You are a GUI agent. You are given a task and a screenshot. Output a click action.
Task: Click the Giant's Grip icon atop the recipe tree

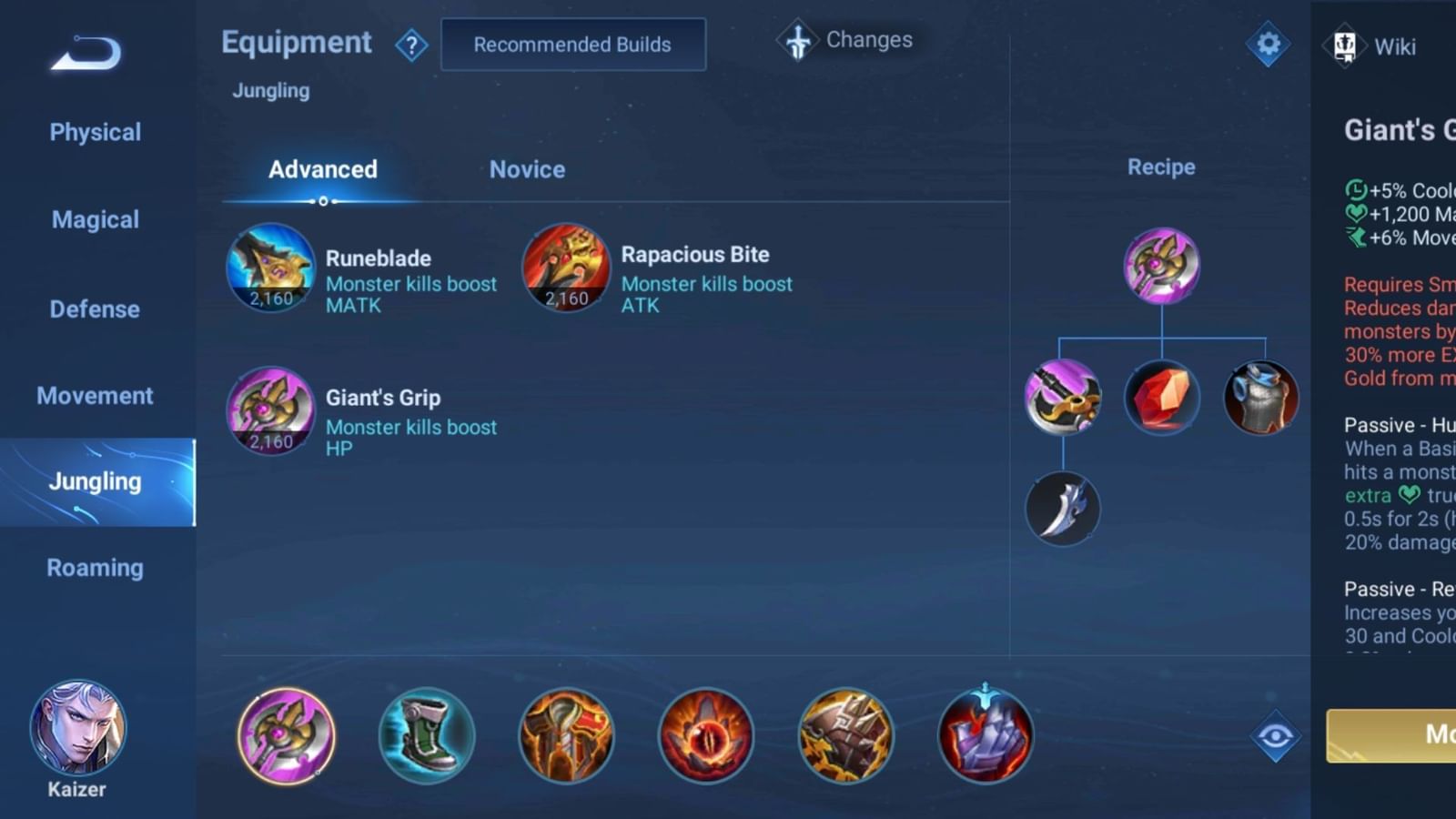[1160, 265]
